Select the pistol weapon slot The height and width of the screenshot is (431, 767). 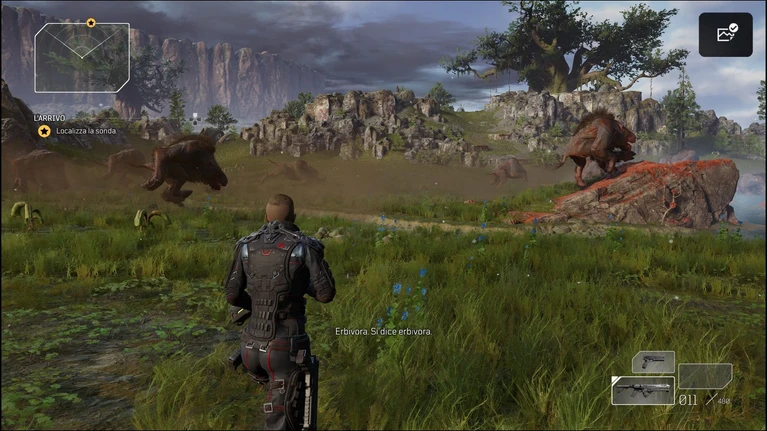pyautogui.click(x=653, y=361)
